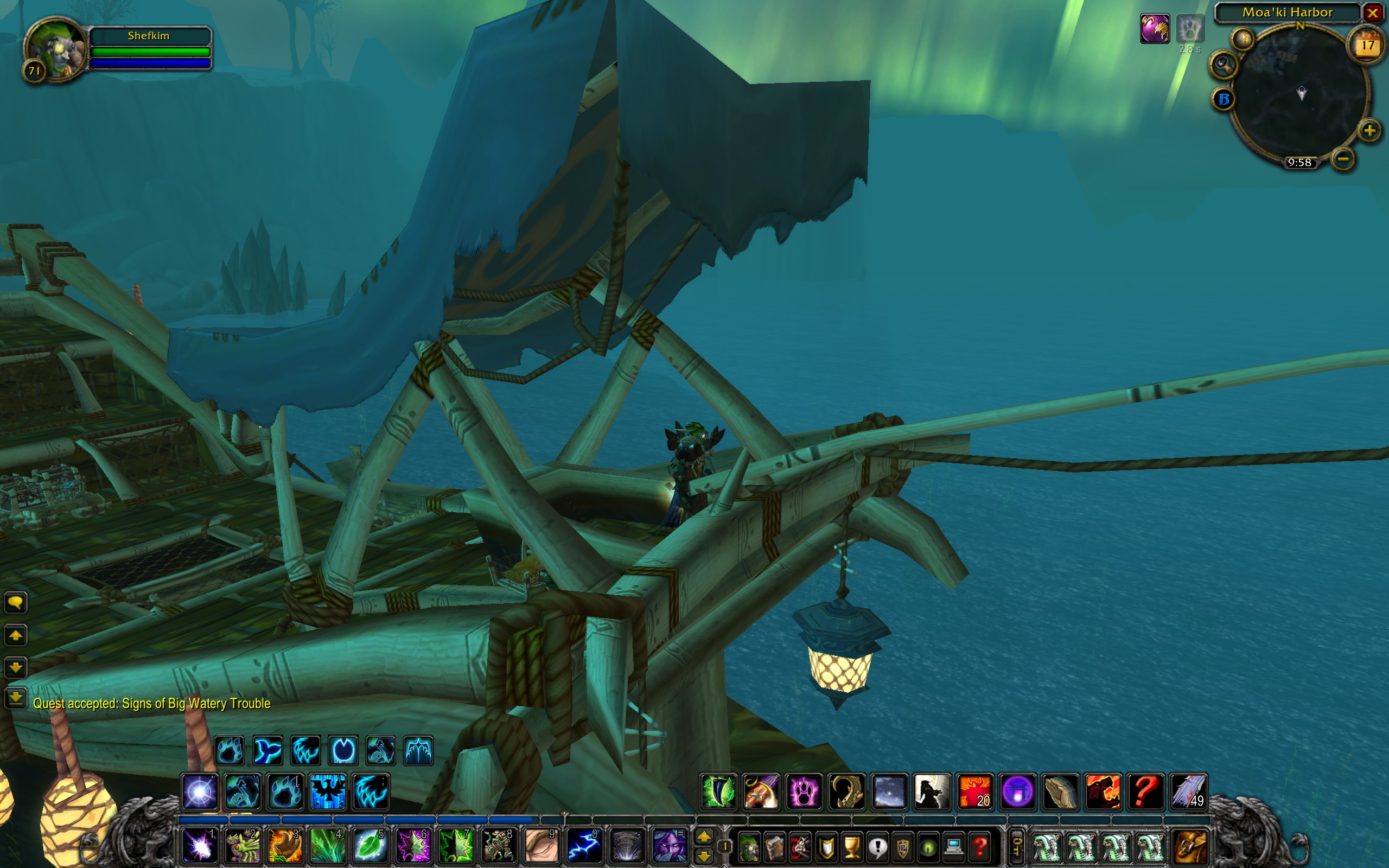Zoom in the minimap with the plus button
The height and width of the screenshot is (868, 1389).
pyautogui.click(x=1369, y=131)
